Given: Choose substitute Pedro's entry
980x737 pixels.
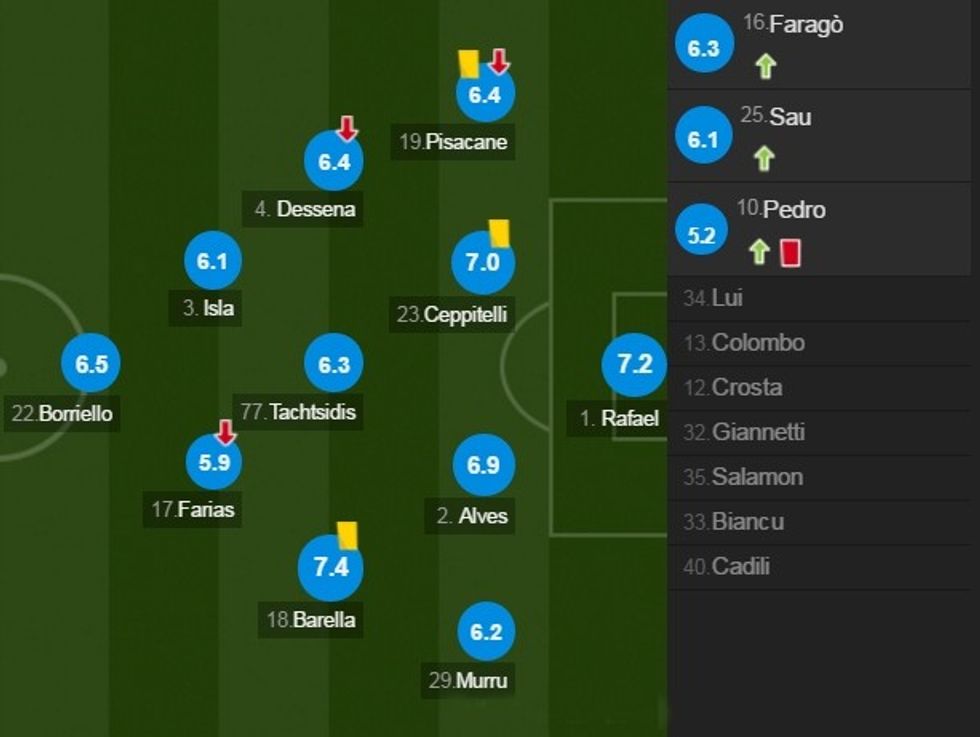Looking at the screenshot, I should pos(823,229).
